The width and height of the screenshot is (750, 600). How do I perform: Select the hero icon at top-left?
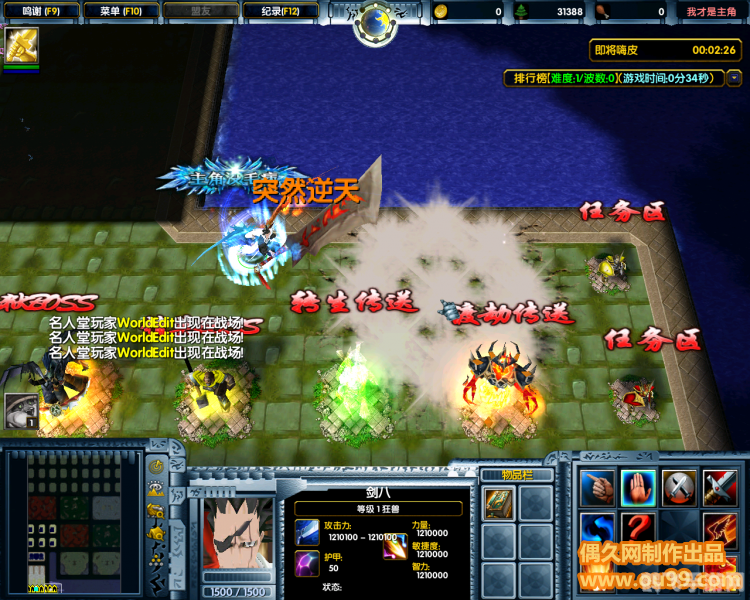pos(20,44)
